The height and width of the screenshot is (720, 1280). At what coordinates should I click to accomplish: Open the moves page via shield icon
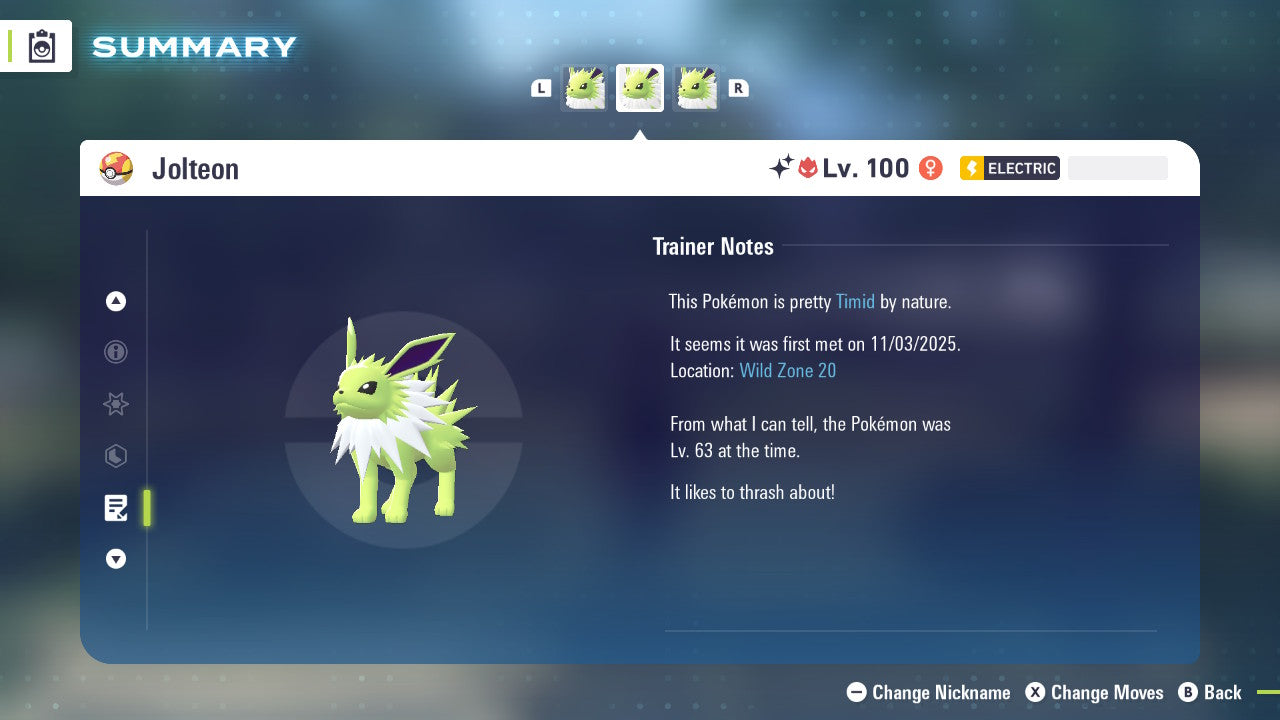[x=115, y=456]
